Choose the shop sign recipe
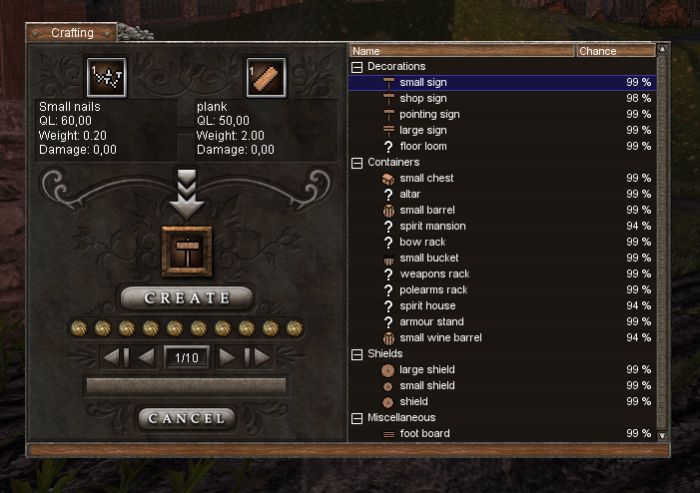Image resolution: width=700 pixels, height=493 pixels. (x=423, y=98)
